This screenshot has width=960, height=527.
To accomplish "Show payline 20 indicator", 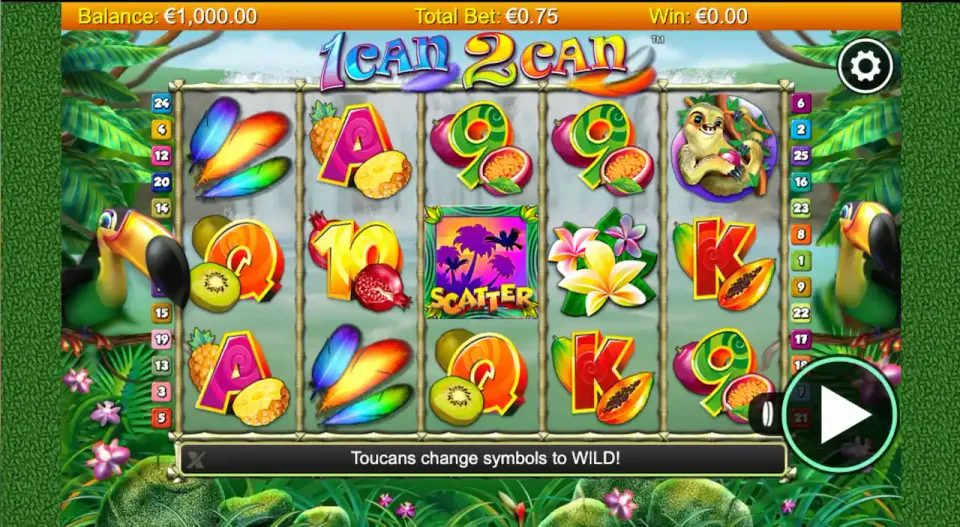I will (161, 182).
